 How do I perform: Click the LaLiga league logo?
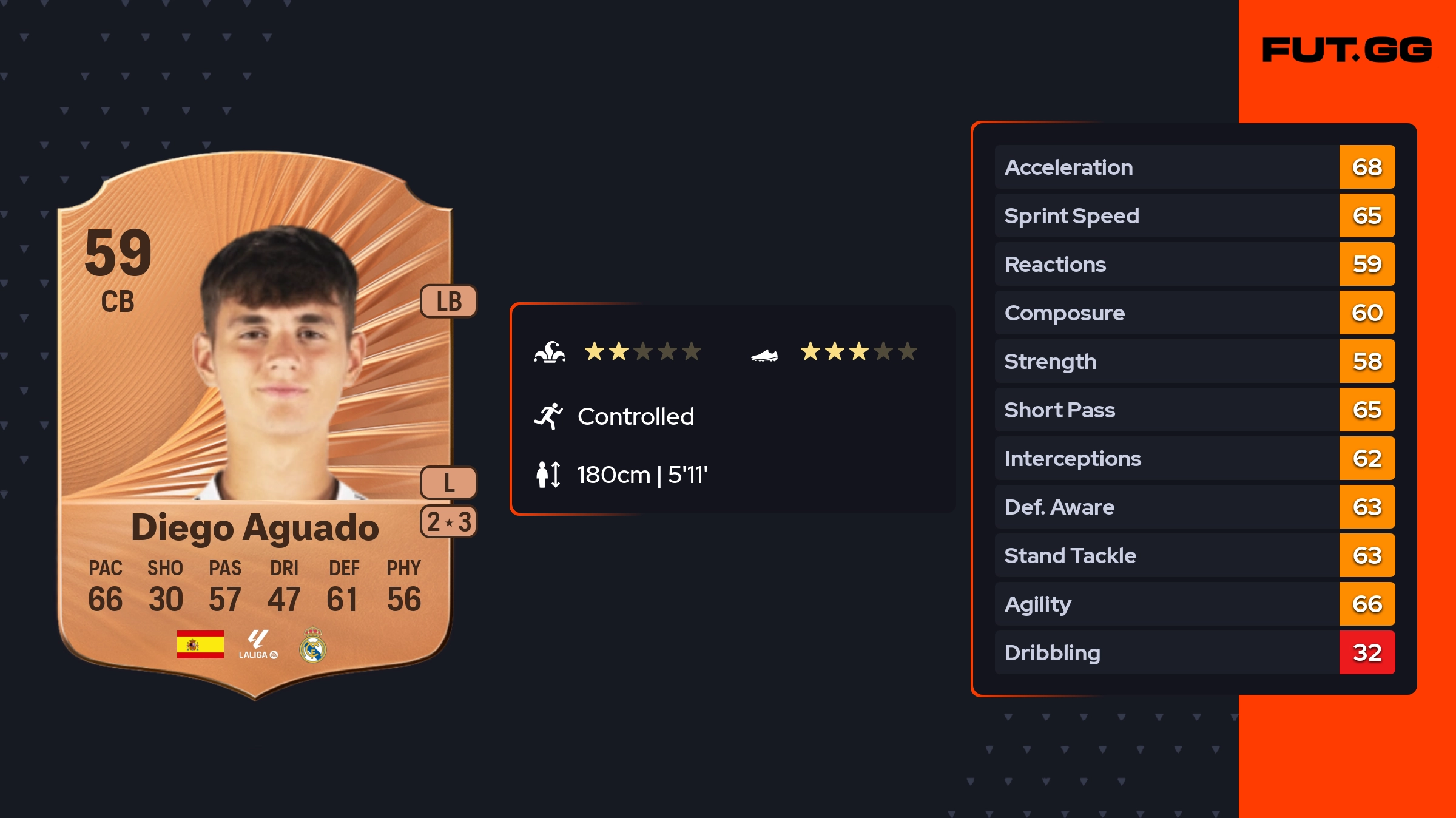(x=258, y=644)
